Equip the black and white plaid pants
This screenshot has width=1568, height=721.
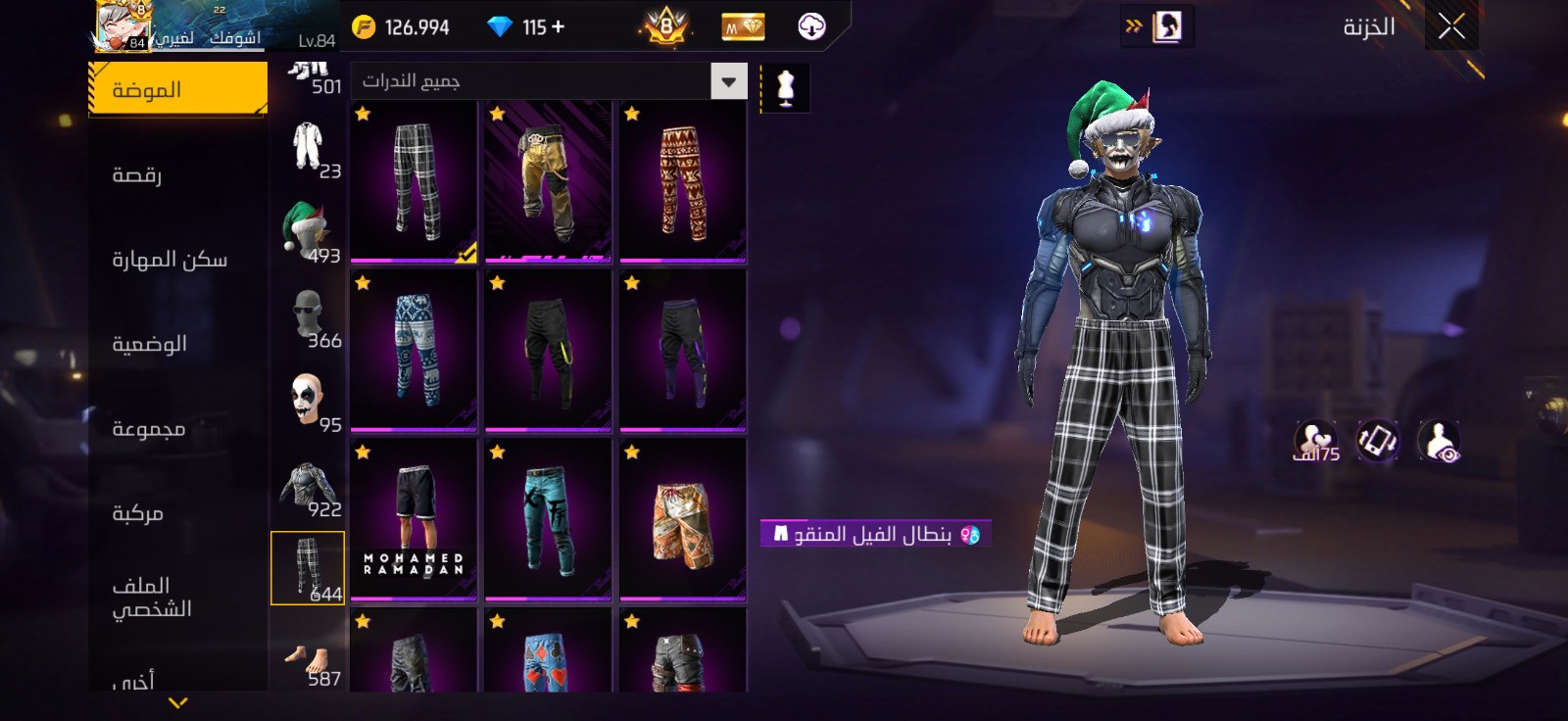414,182
